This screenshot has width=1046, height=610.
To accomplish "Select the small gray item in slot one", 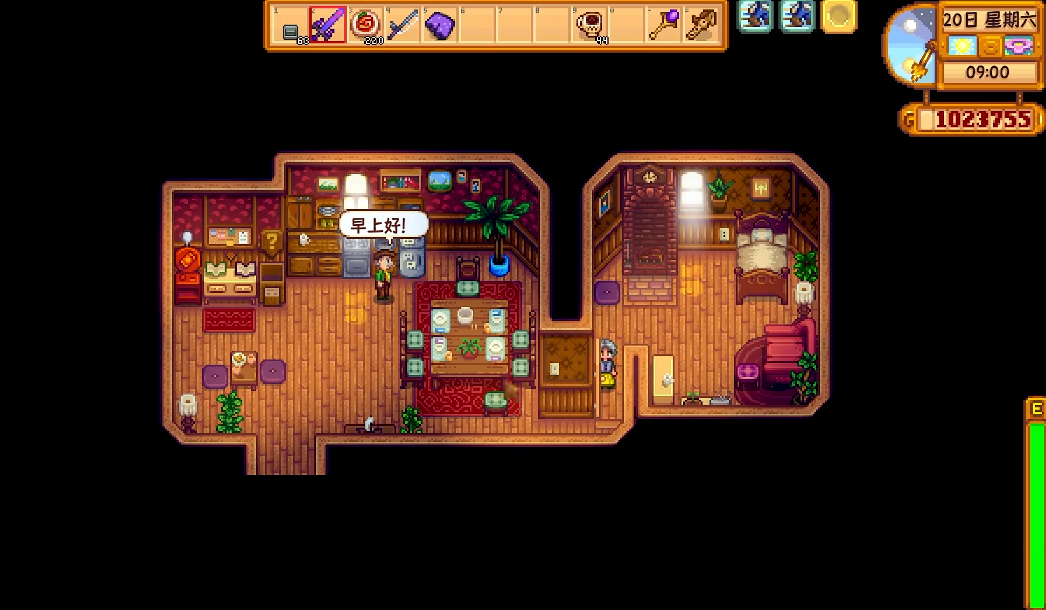I will pos(291,30).
